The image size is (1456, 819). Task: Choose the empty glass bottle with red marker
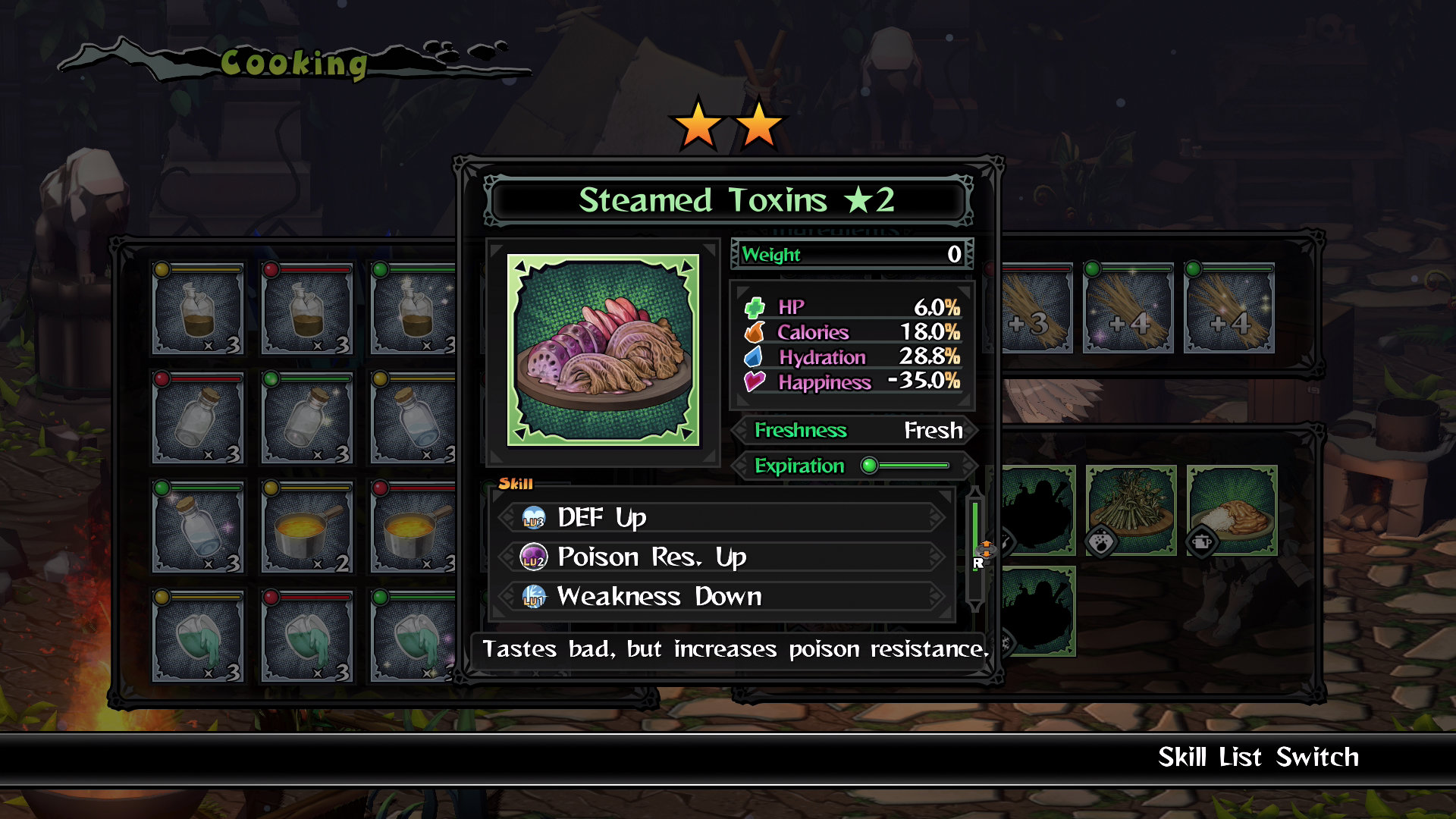[x=198, y=418]
